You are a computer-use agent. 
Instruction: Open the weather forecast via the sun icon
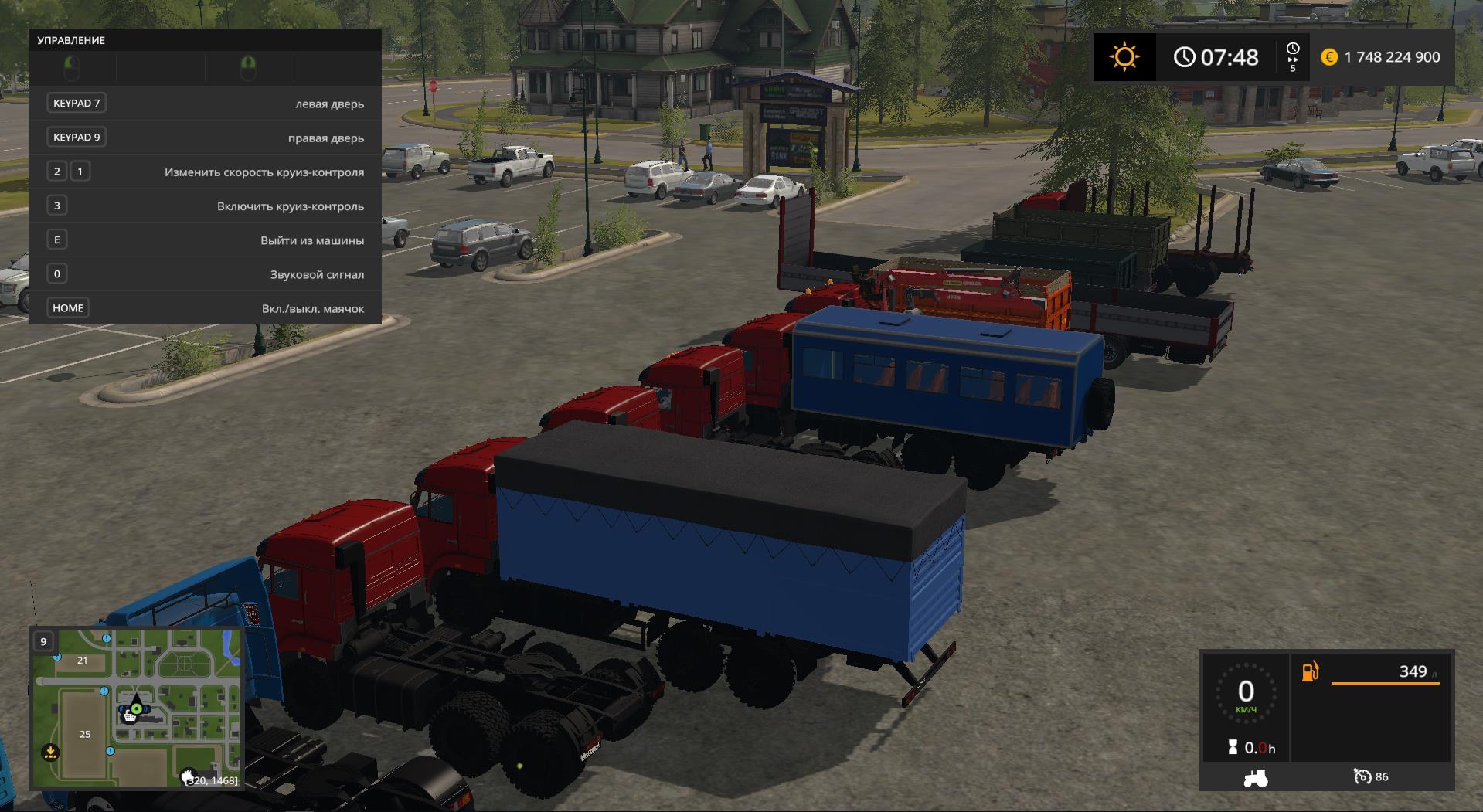pyautogui.click(x=1124, y=57)
